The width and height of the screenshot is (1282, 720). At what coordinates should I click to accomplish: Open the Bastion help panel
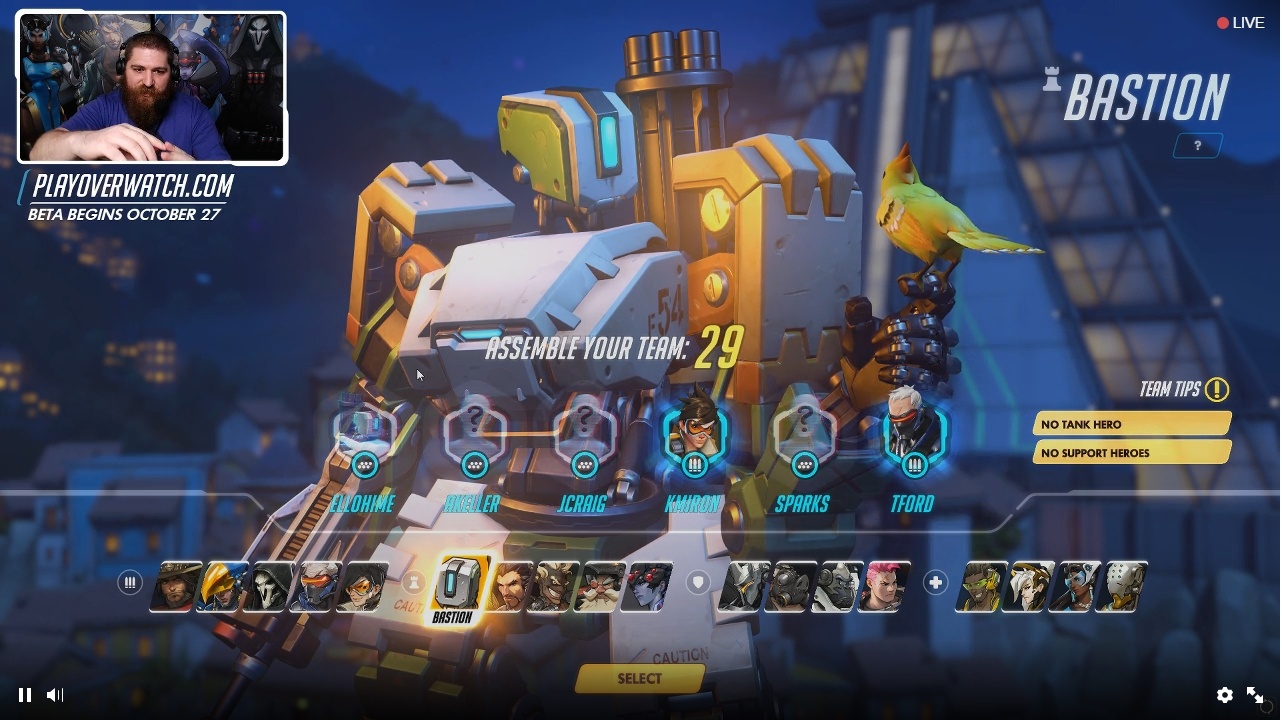coord(1196,145)
